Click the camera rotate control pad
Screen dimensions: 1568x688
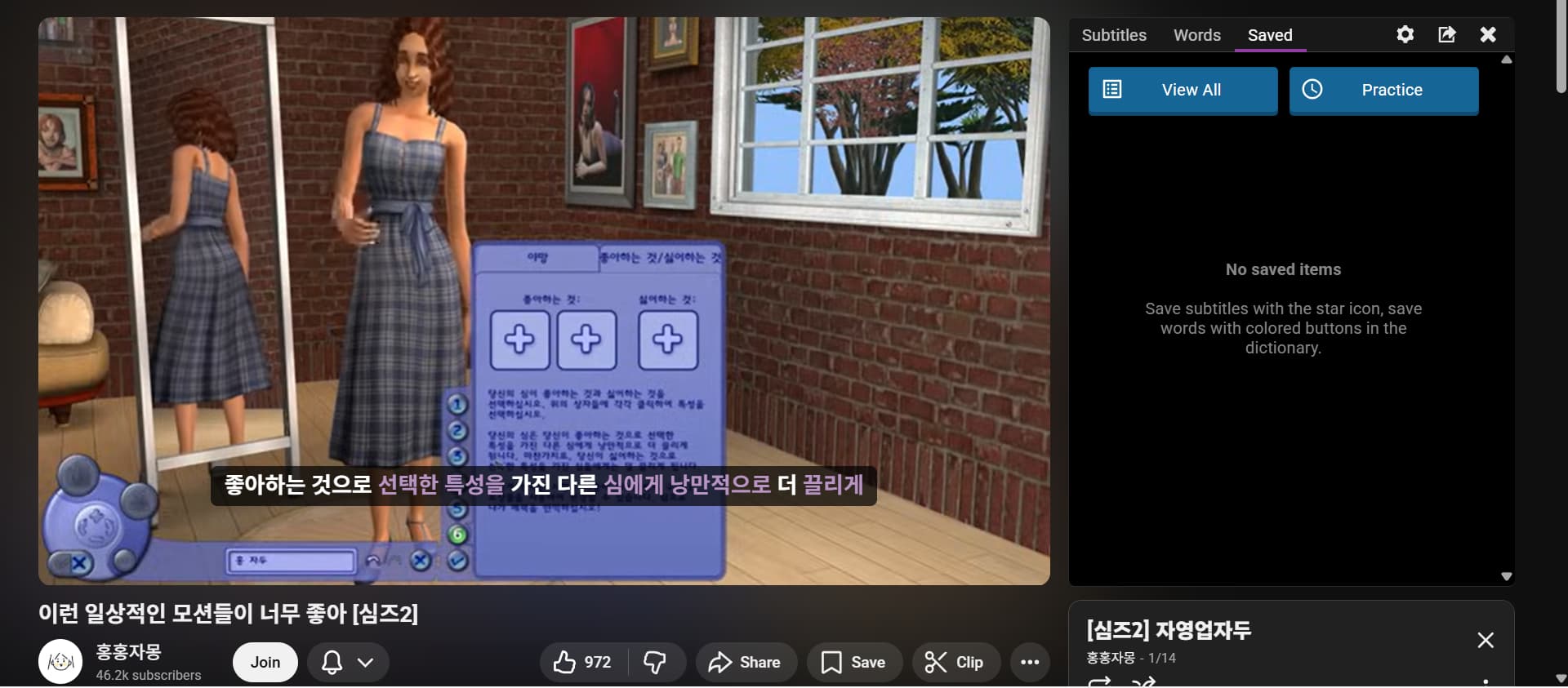[96, 525]
